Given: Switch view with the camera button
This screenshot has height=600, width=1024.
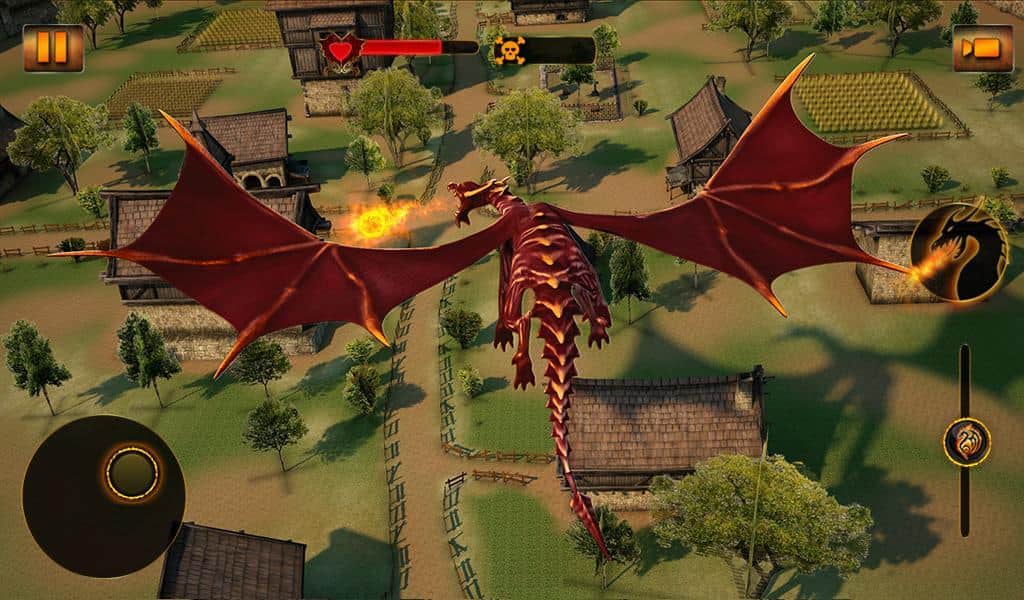Looking at the screenshot, I should click(x=982, y=48).
